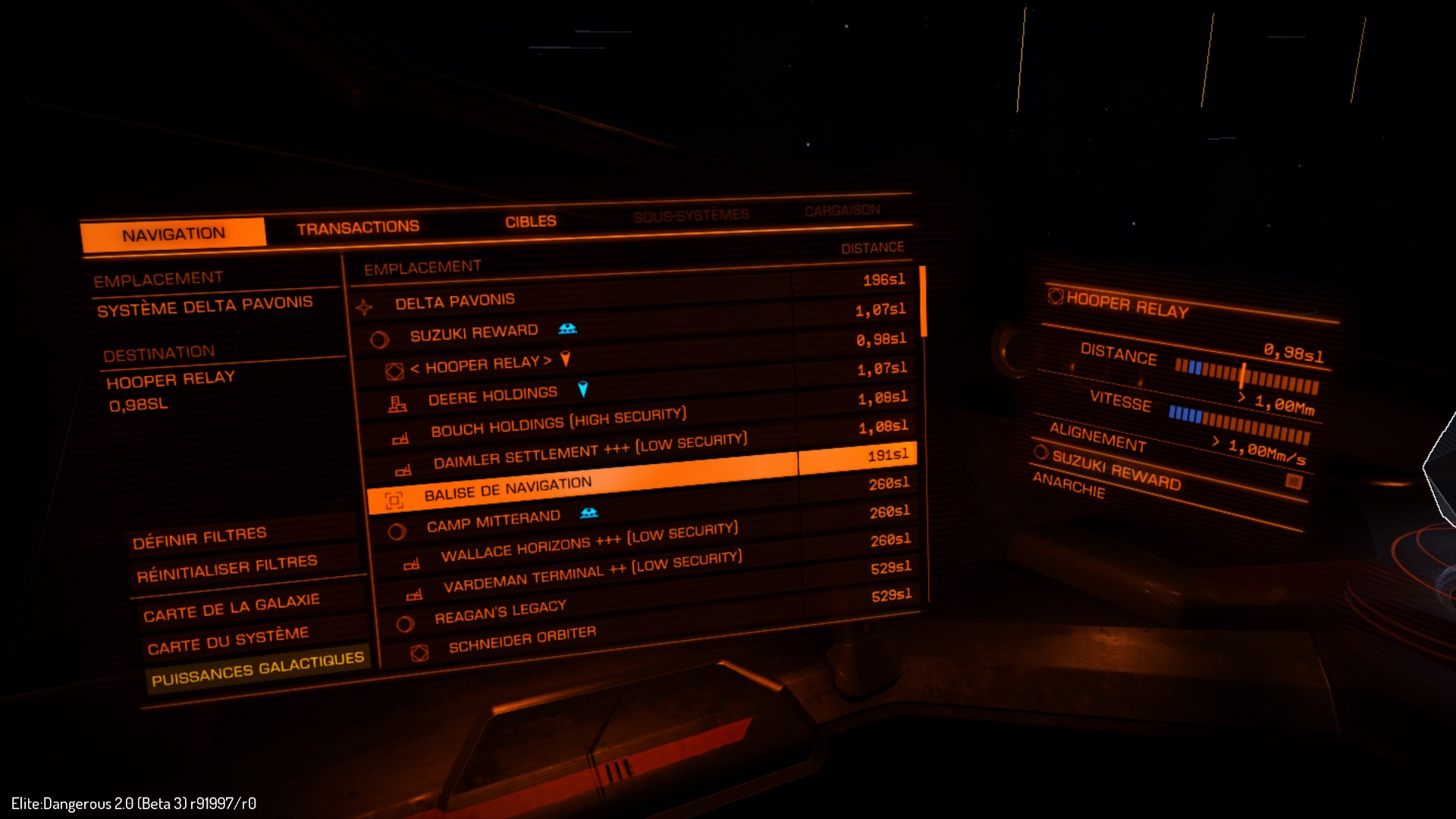Select Wallace Horizons +++ entry
Viewport: 1456px width, 819px height.
[589, 543]
